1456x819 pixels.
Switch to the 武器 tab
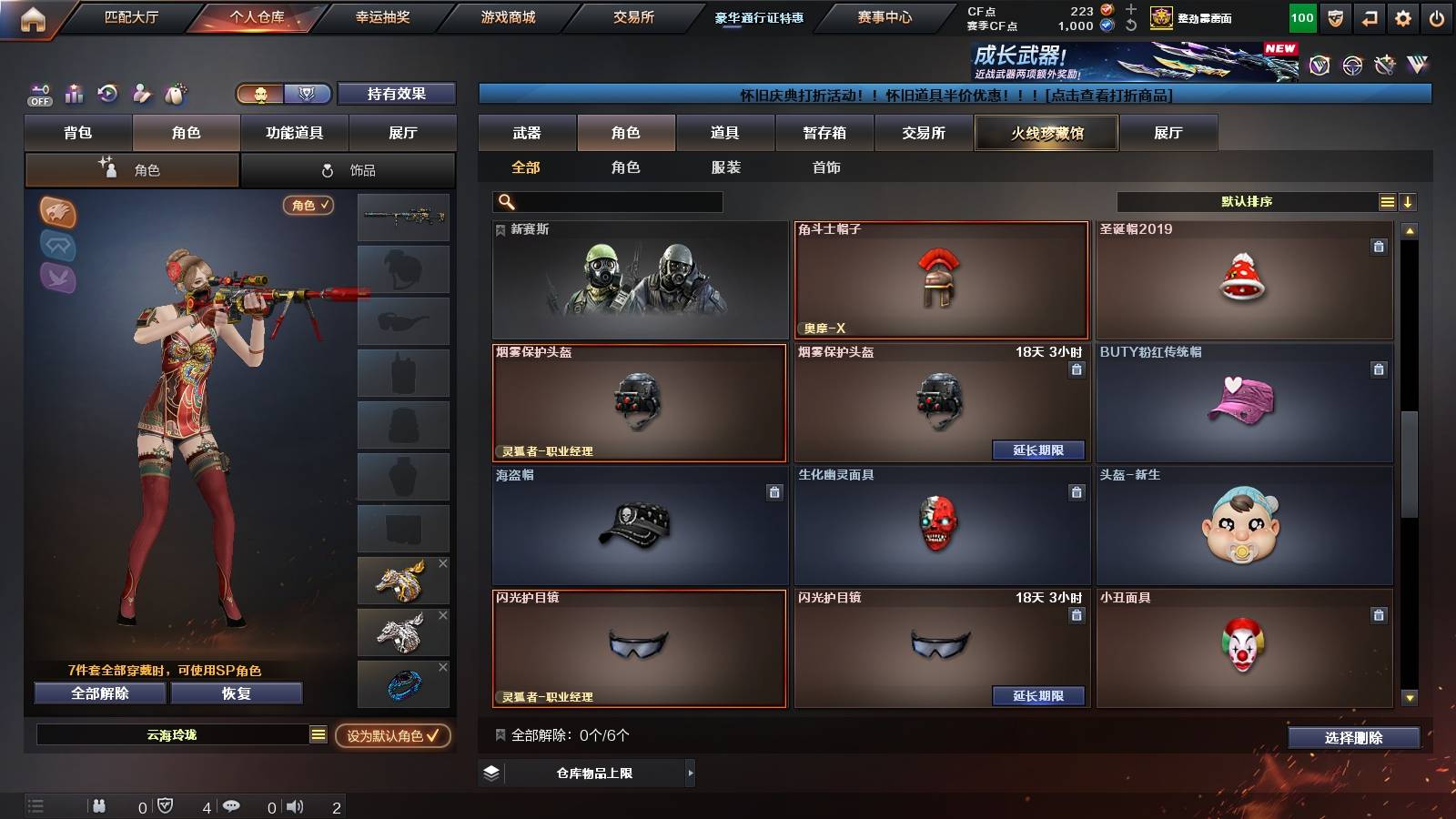[x=527, y=133]
